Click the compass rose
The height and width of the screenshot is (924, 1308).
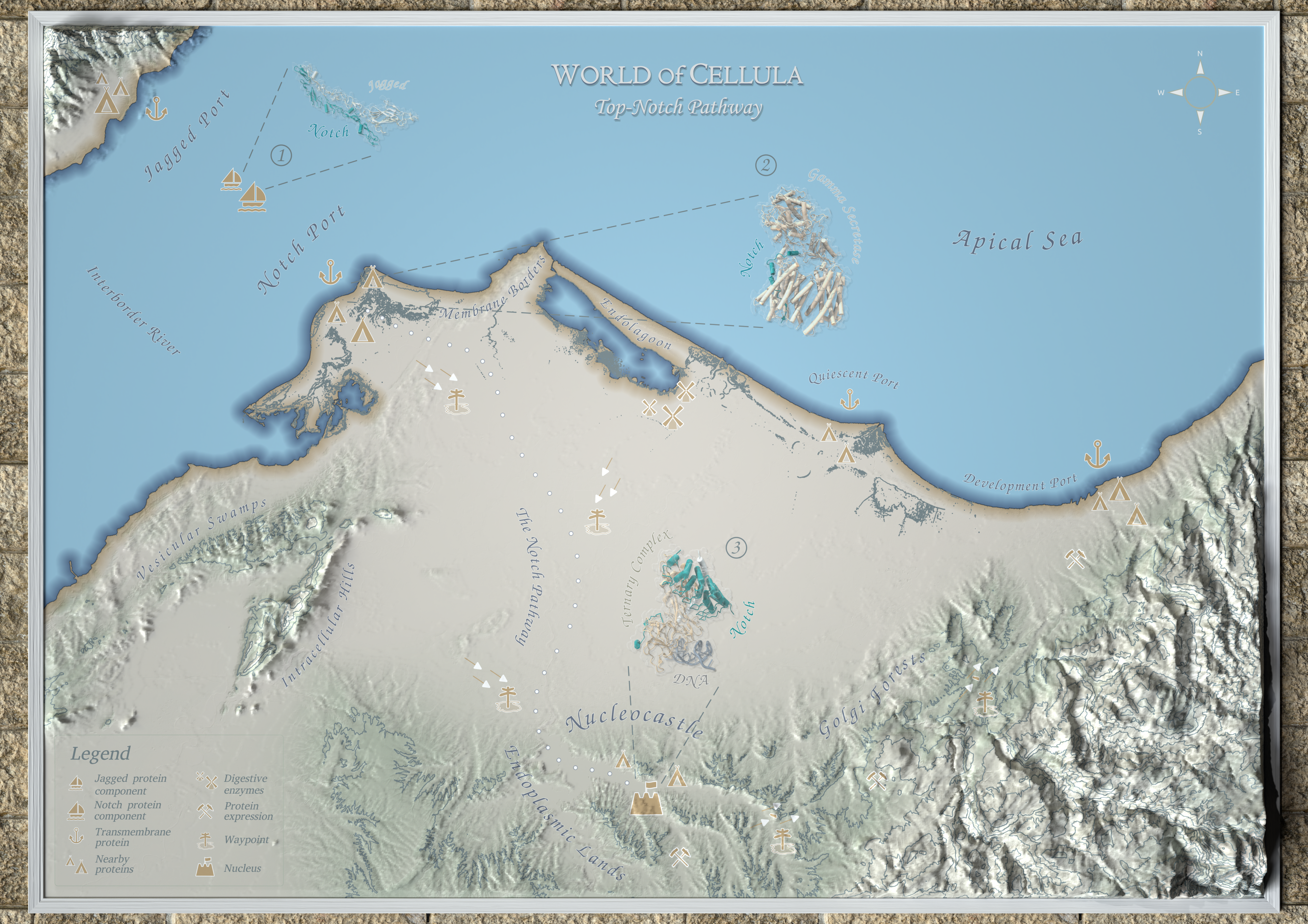tap(1200, 92)
